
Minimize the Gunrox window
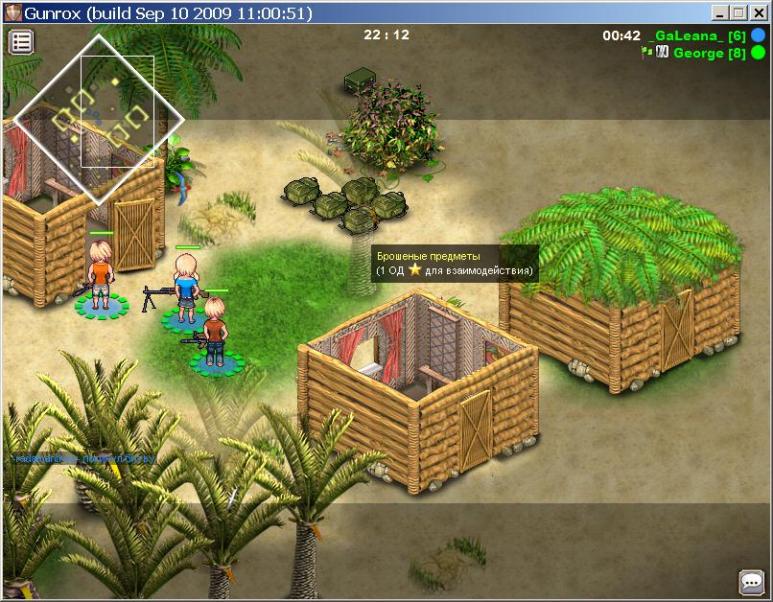pos(721,13)
